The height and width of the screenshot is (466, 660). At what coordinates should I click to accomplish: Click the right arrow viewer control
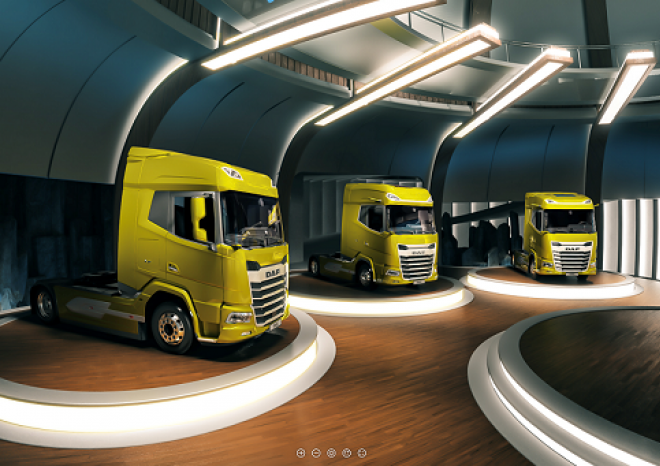tap(362, 453)
